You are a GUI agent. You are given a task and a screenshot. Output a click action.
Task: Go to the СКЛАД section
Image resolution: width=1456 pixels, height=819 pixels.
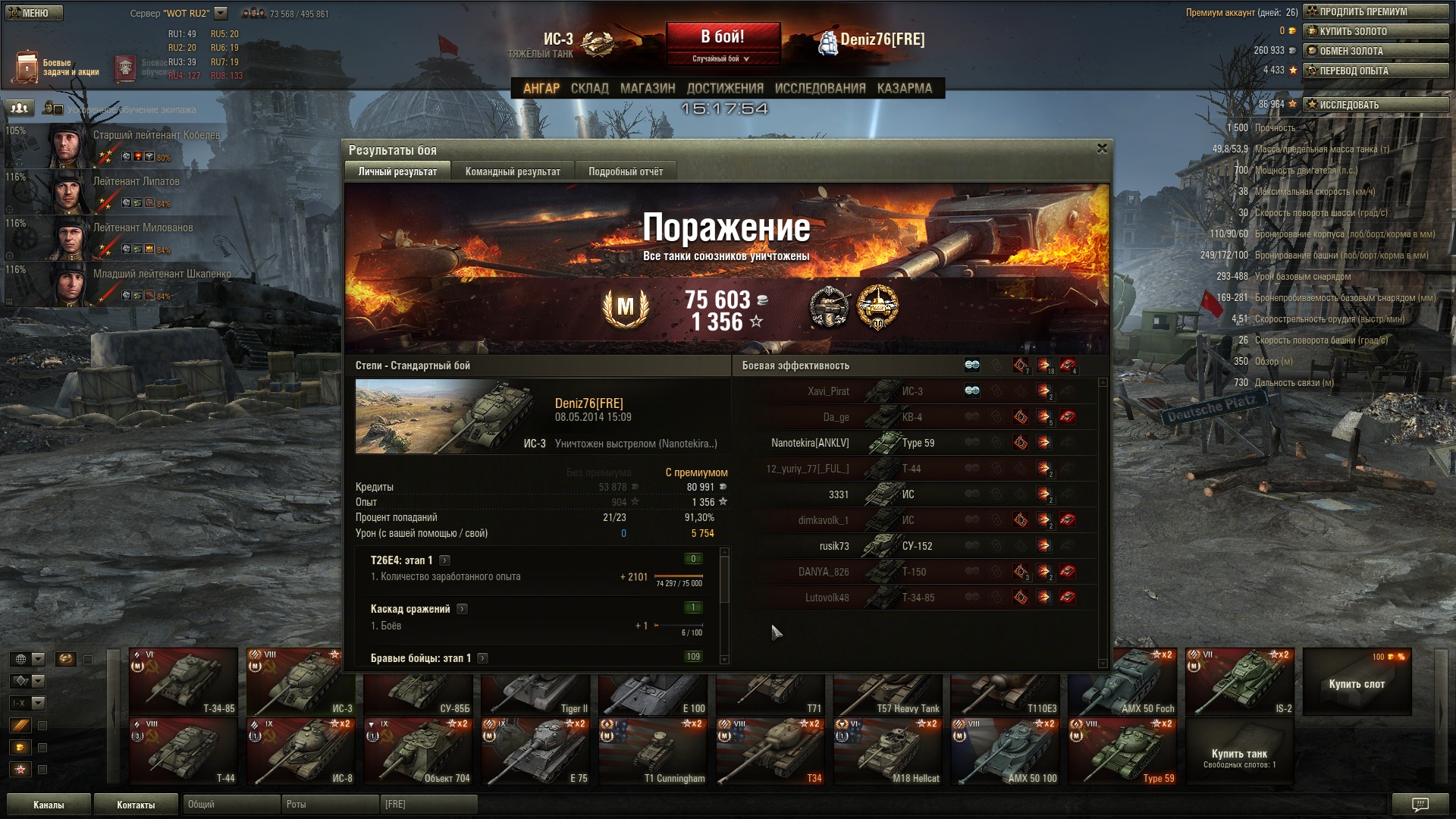[x=589, y=89]
